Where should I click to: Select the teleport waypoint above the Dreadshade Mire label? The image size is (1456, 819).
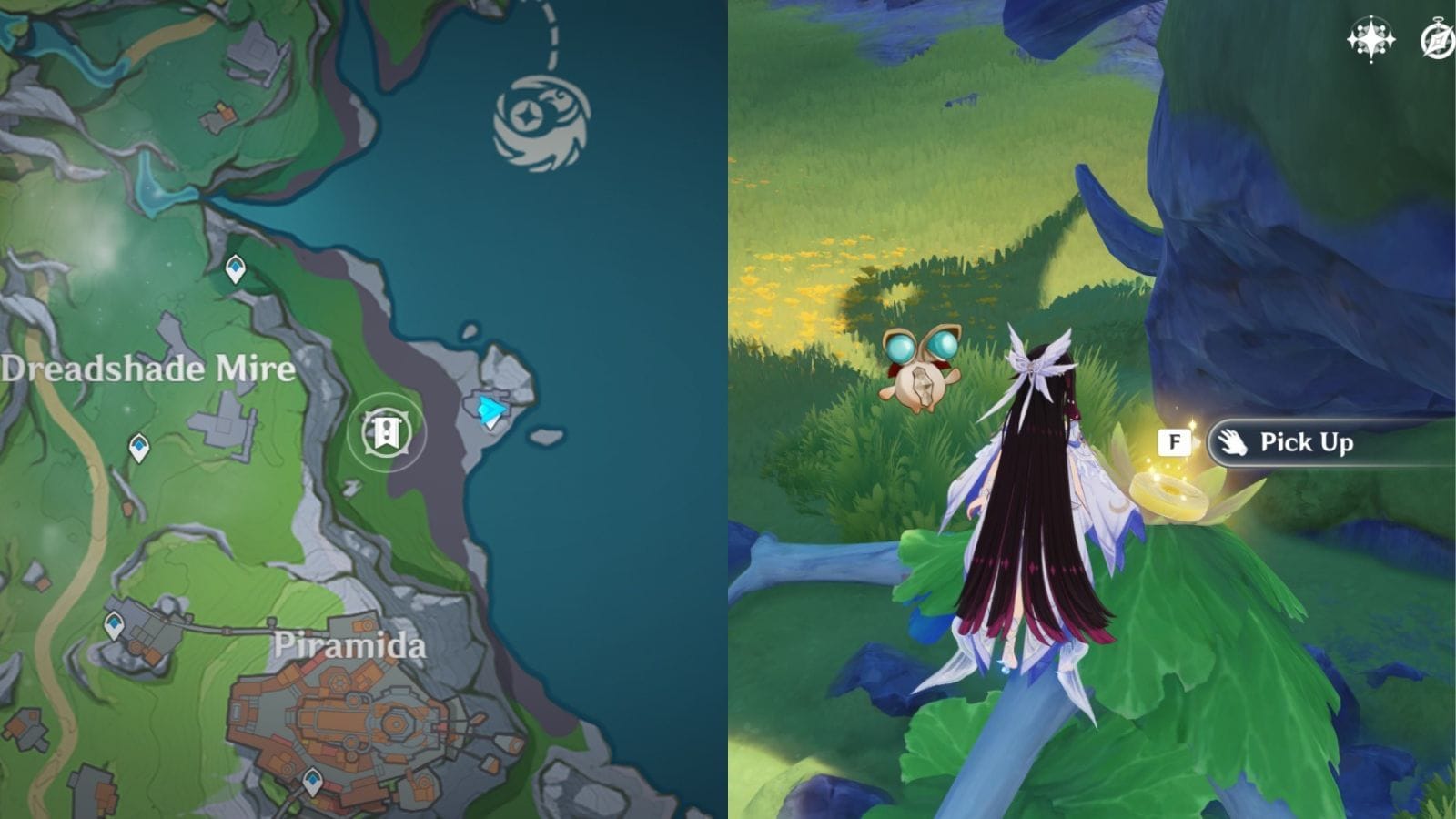click(235, 268)
